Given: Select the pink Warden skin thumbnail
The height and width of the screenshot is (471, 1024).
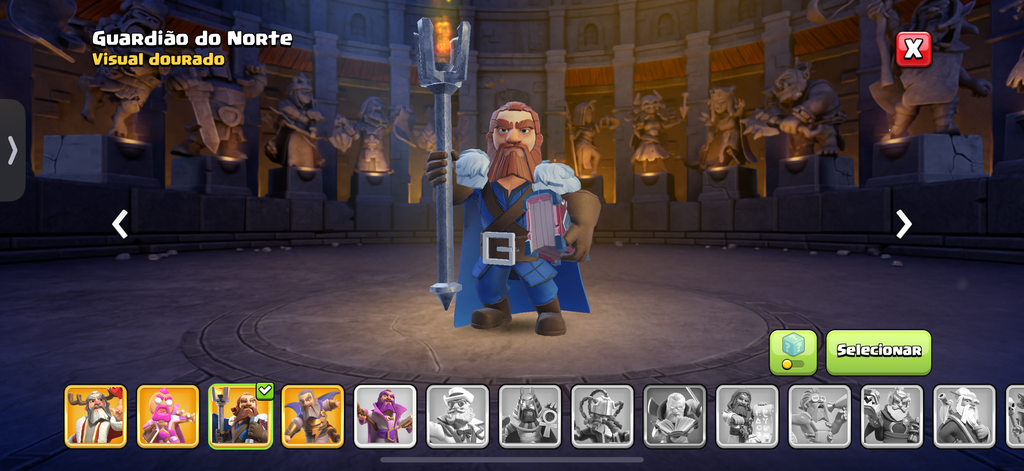Looking at the screenshot, I should pyautogui.click(x=168, y=416).
